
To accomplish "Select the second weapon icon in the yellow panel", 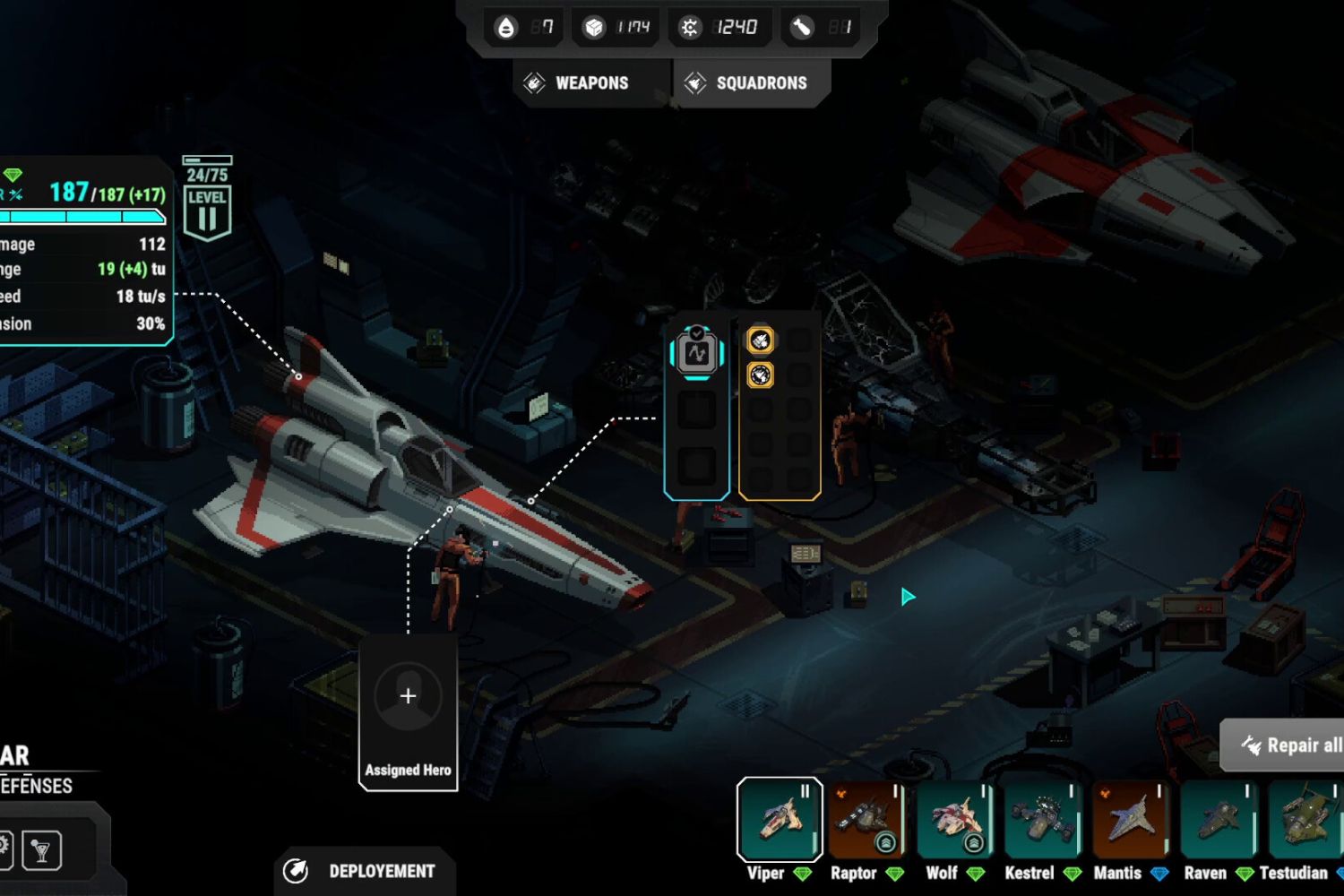I will 761,375.
